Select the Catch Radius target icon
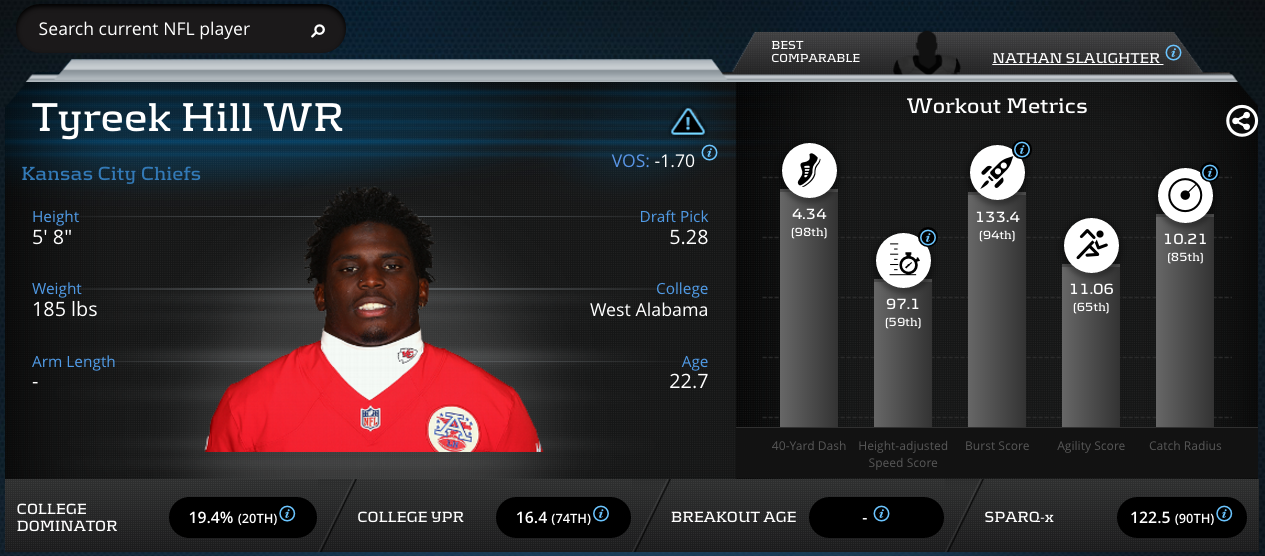Screen dimensions: 1265x556 1185,195
